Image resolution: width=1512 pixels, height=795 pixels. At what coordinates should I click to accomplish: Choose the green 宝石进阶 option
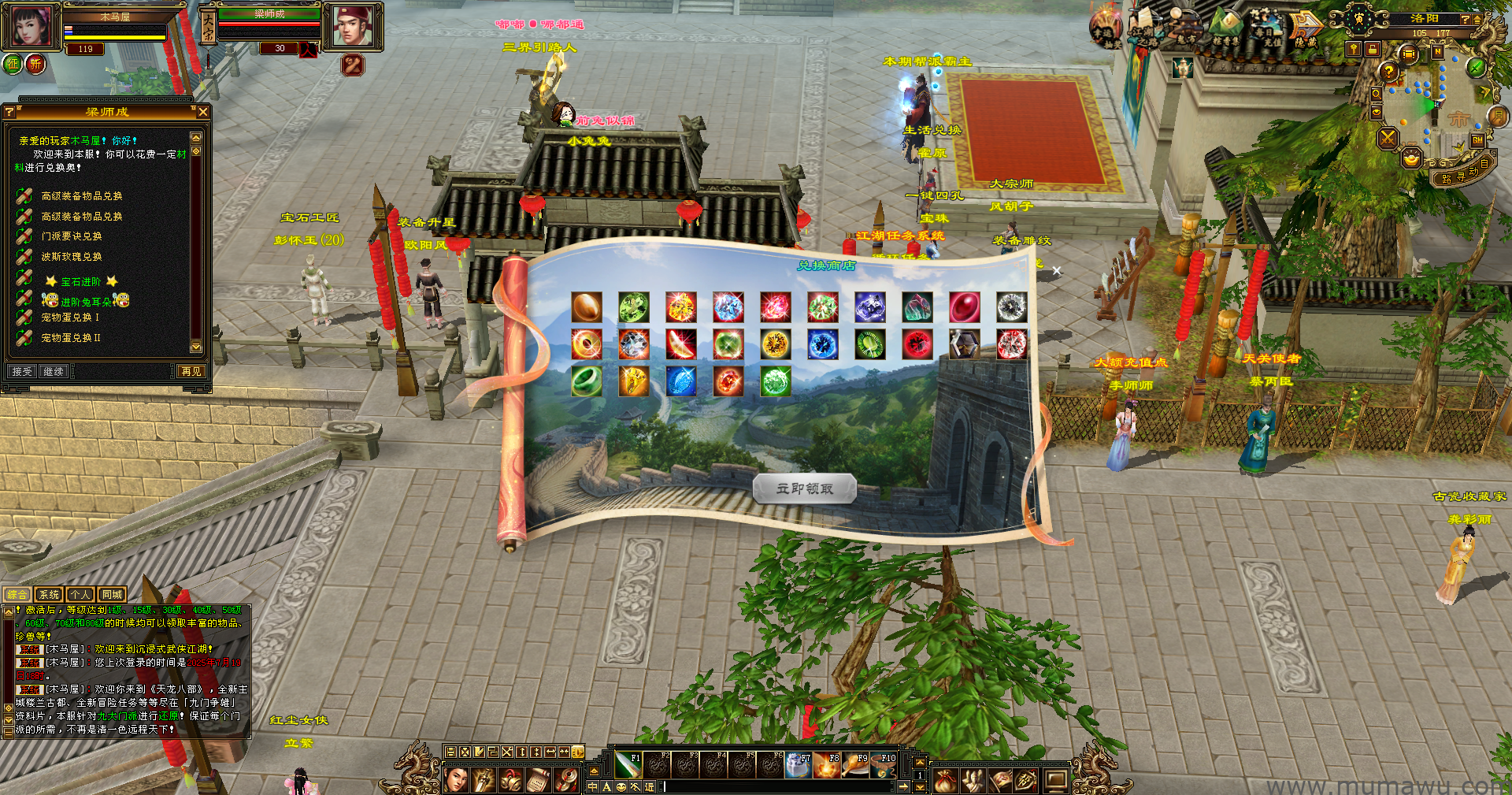pyautogui.click(x=80, y=281)
